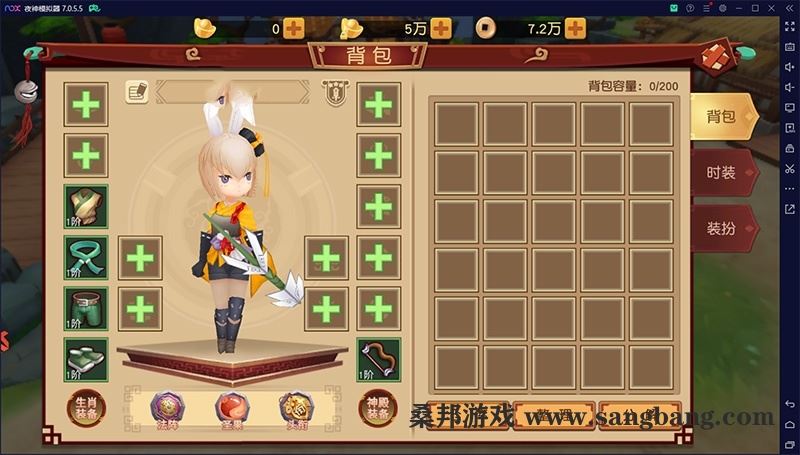The width and height of the screenshot is (800, 455).
Task: Click the scissors screenshot tool in Nox sidebar
Action: (x=789, y=168)
